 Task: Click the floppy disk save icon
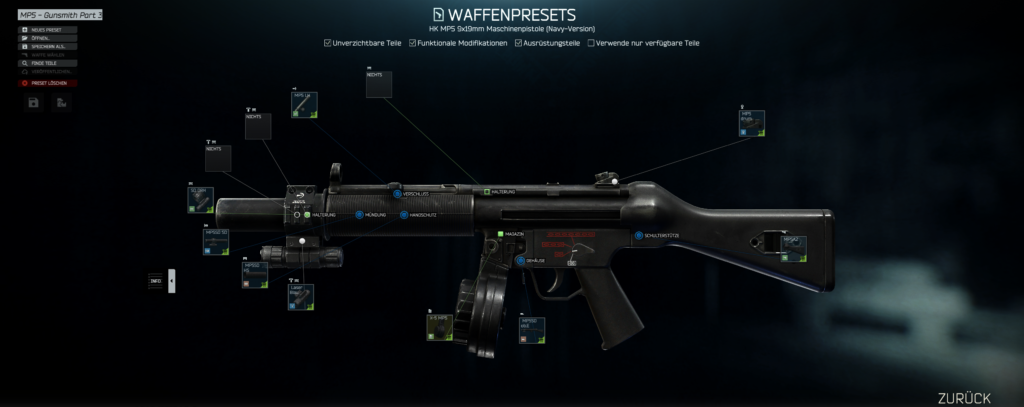[x=34, y=103]
